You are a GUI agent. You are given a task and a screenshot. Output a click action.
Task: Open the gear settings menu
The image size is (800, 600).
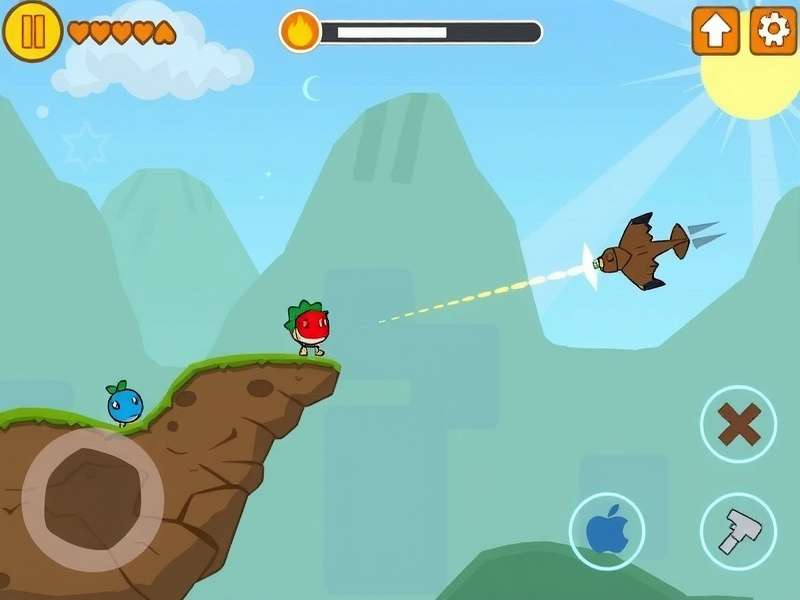(773, 31)
